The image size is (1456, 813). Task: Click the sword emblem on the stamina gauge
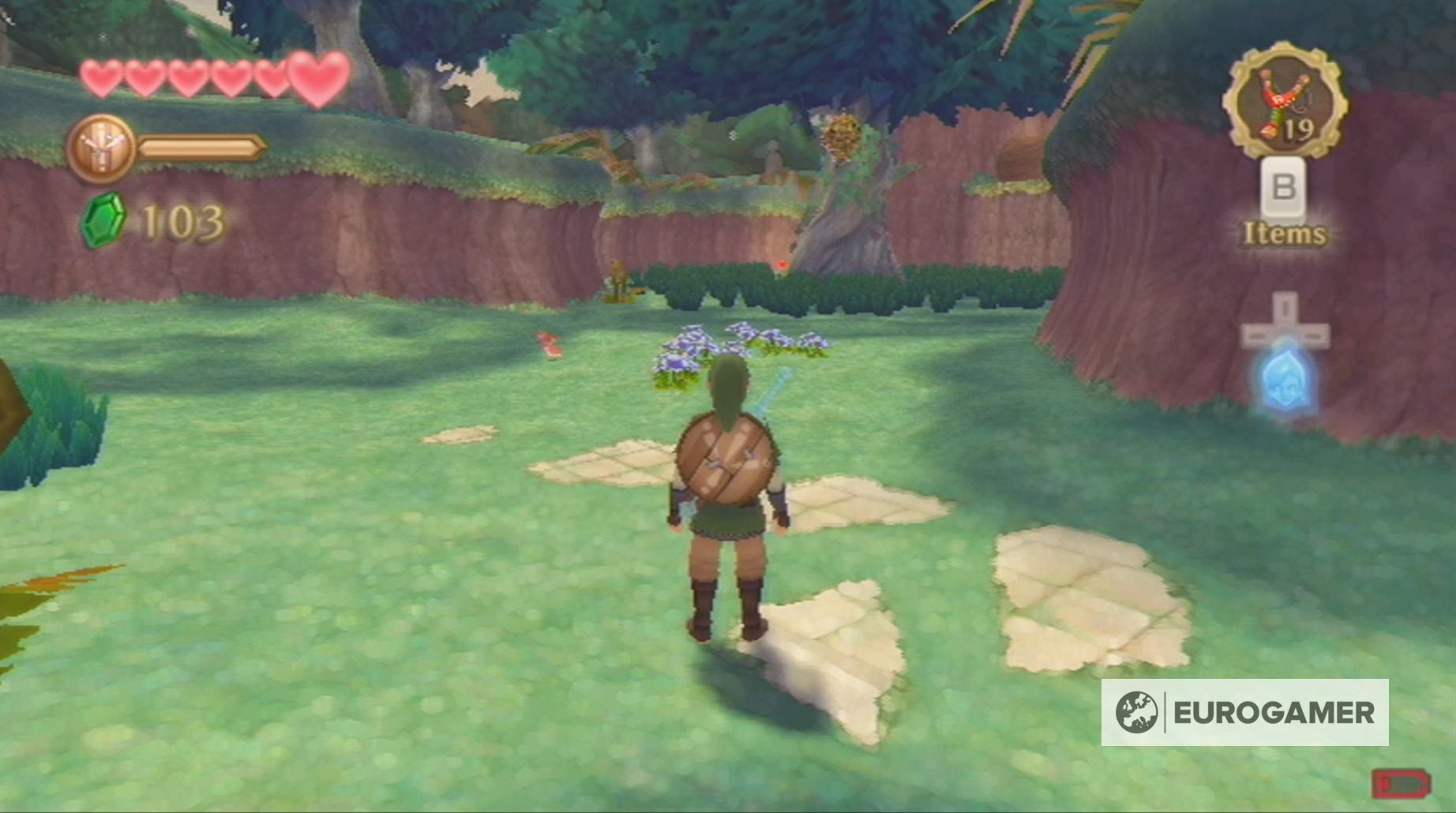tap(103, 145)
